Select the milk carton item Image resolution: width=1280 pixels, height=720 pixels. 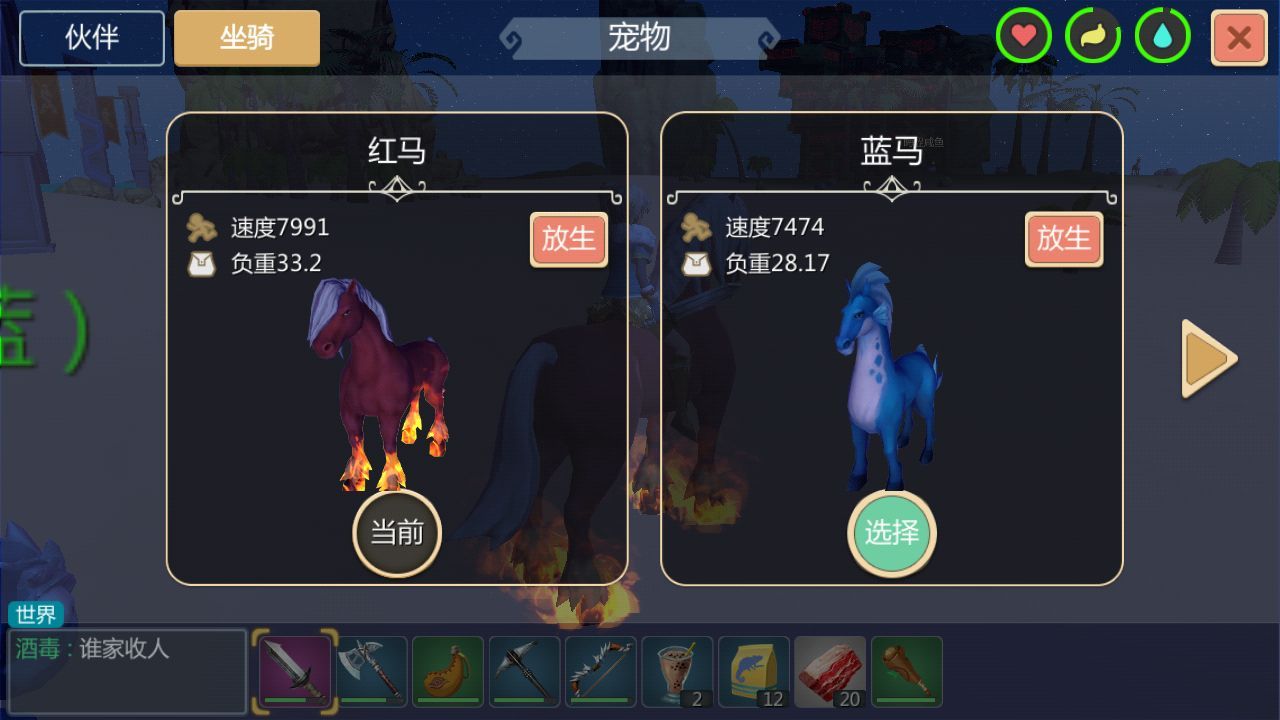click(752, 670)
